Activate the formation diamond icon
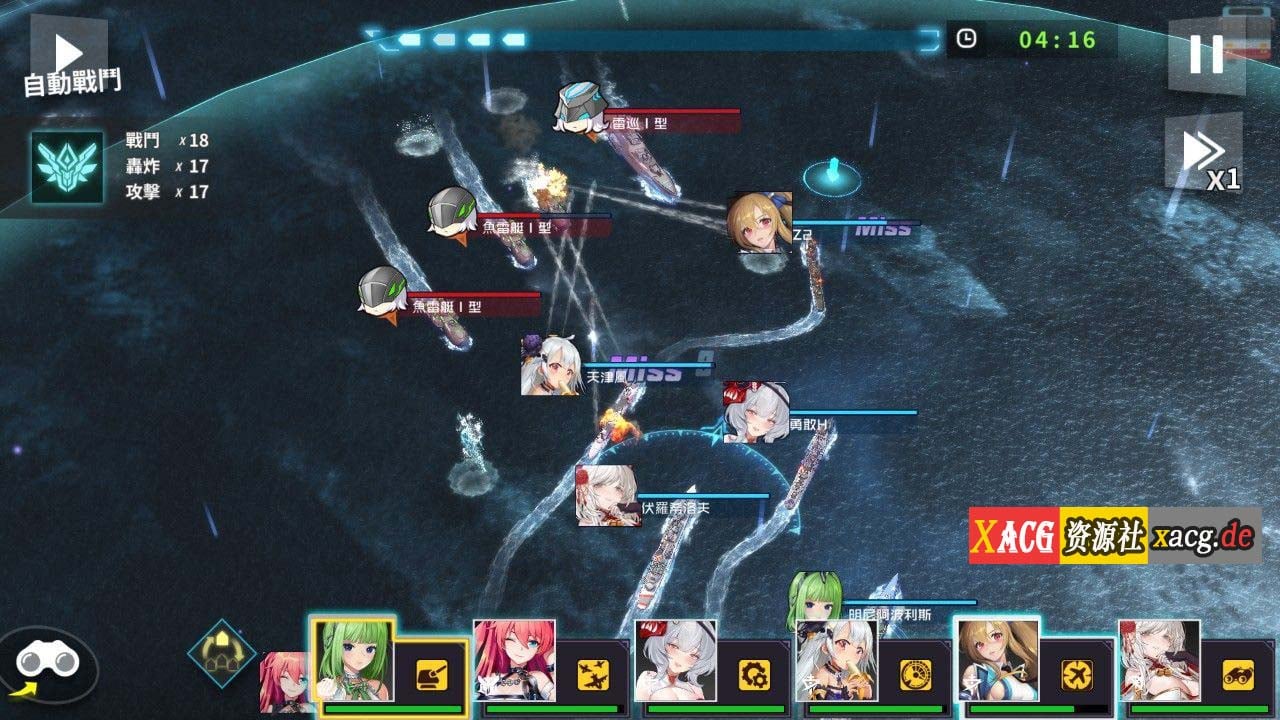 [x=221, y=653]
